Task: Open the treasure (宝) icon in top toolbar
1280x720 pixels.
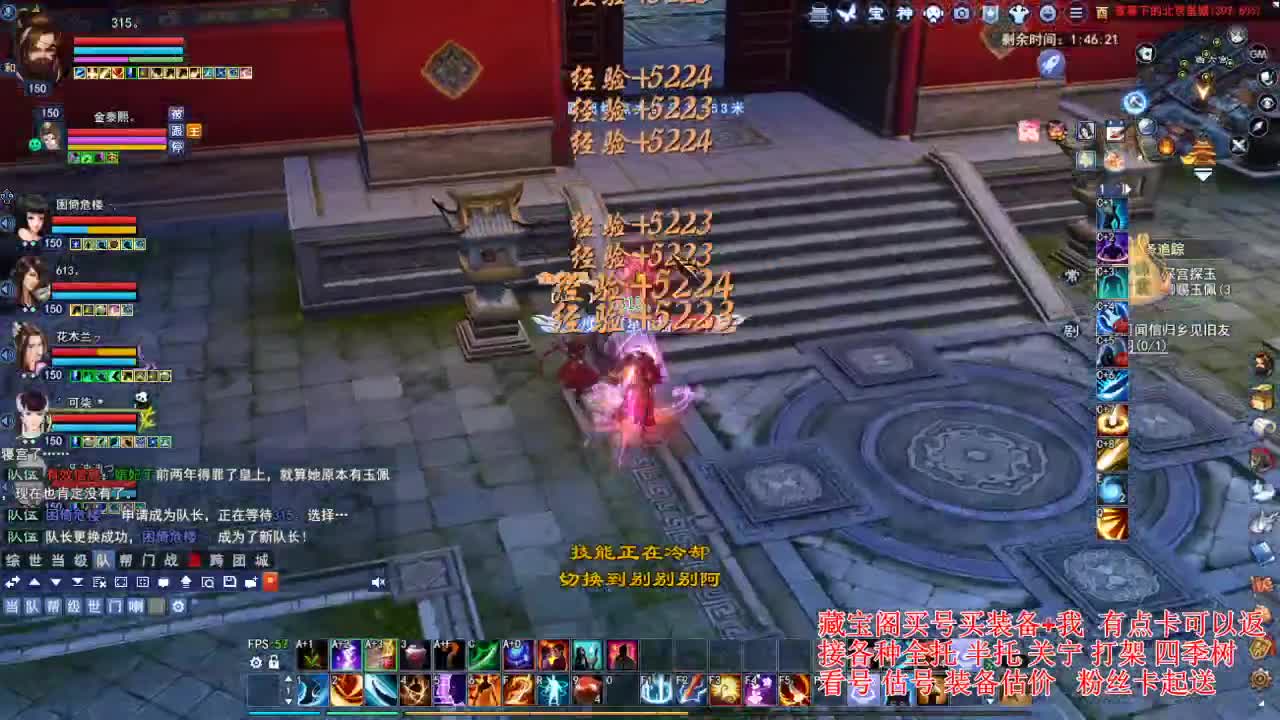Action: pos(878,13)
